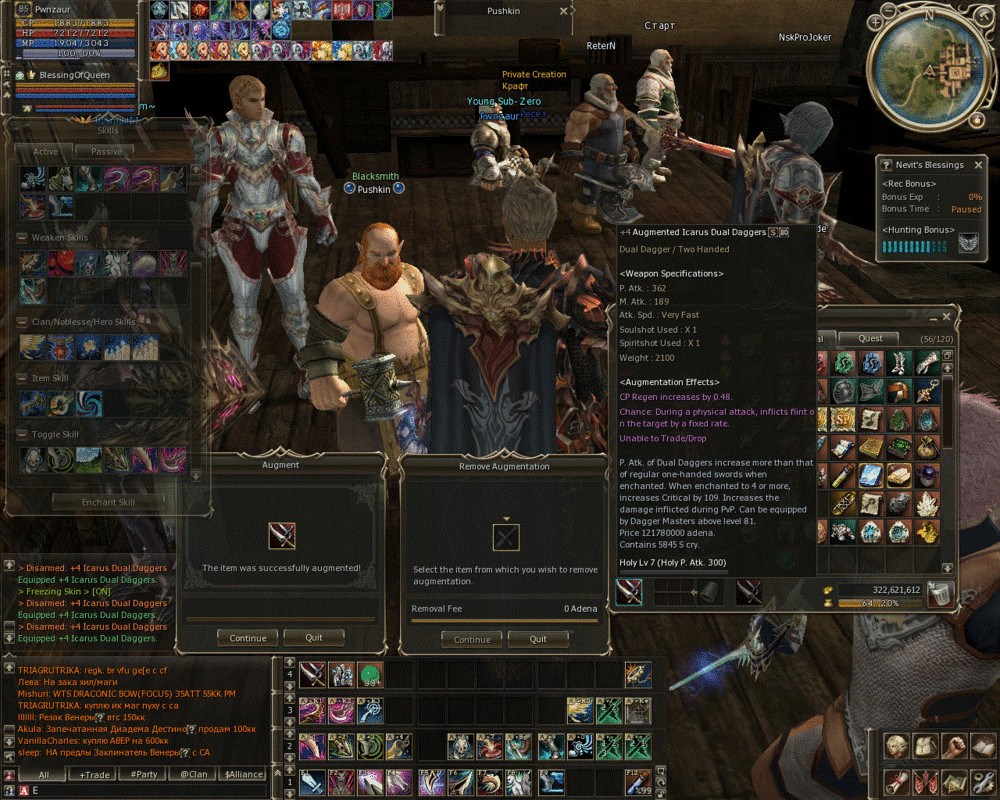1000x800 pixels.
Task: Collapse the Weaken Skills section
Action: [x=22, y=238]
